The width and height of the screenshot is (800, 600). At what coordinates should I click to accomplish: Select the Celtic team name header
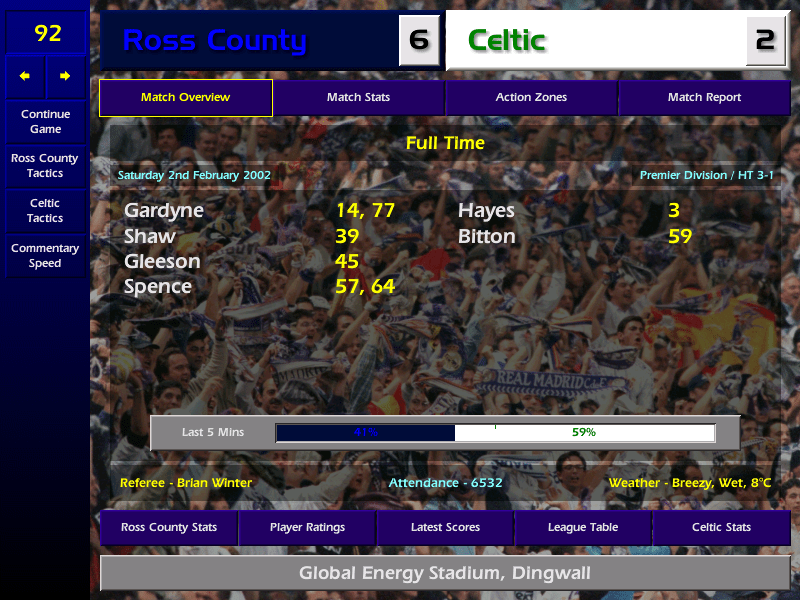[x=507, y=41]
